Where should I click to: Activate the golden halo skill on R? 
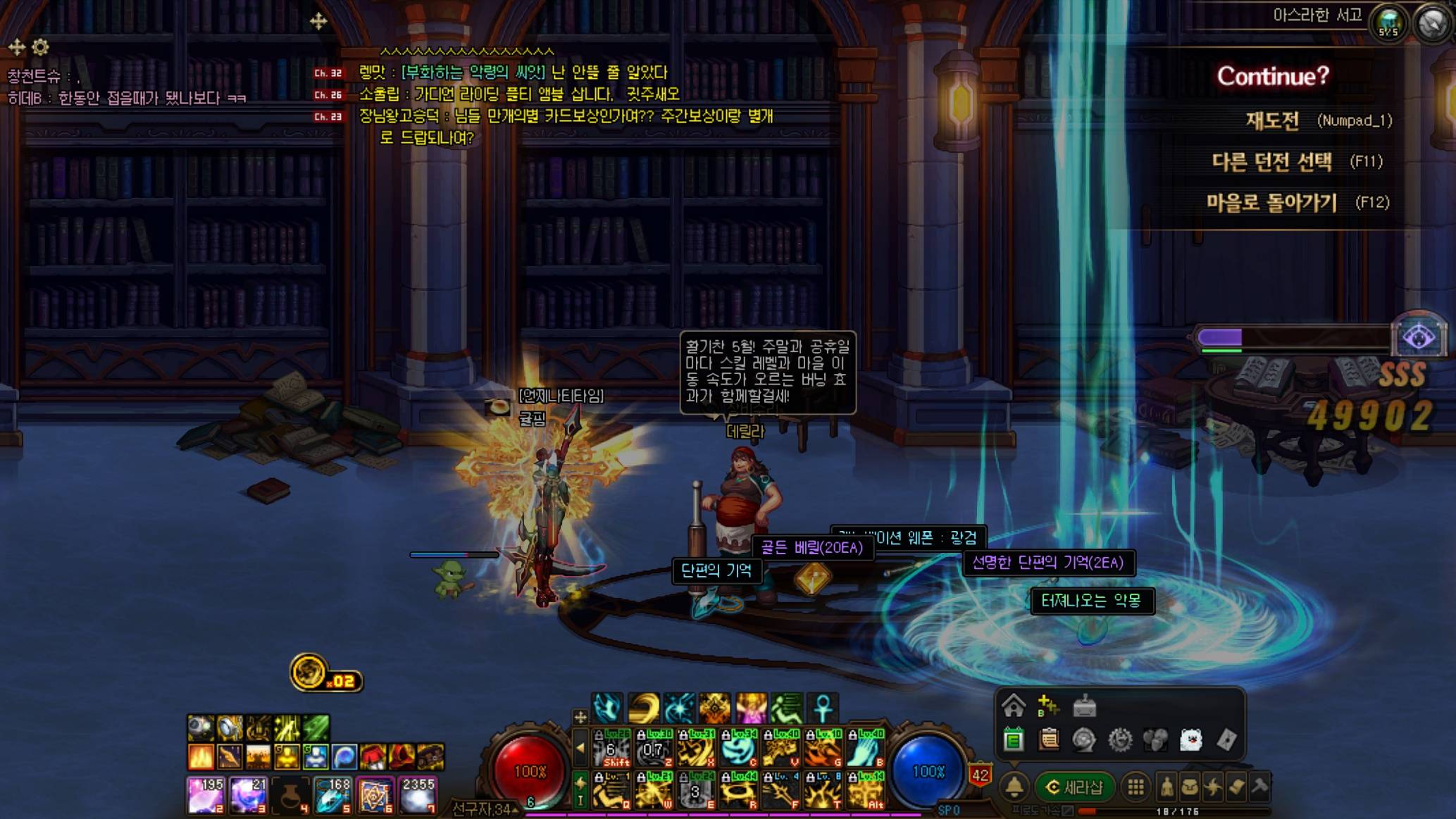pos(738,790)
